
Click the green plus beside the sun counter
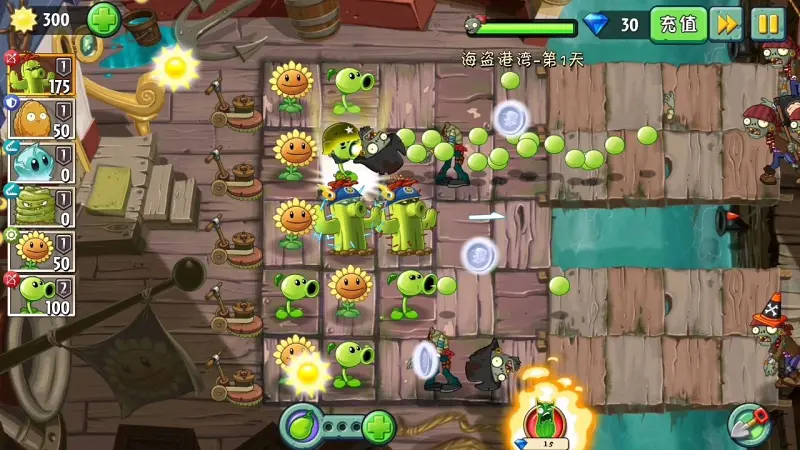(103, 19)
